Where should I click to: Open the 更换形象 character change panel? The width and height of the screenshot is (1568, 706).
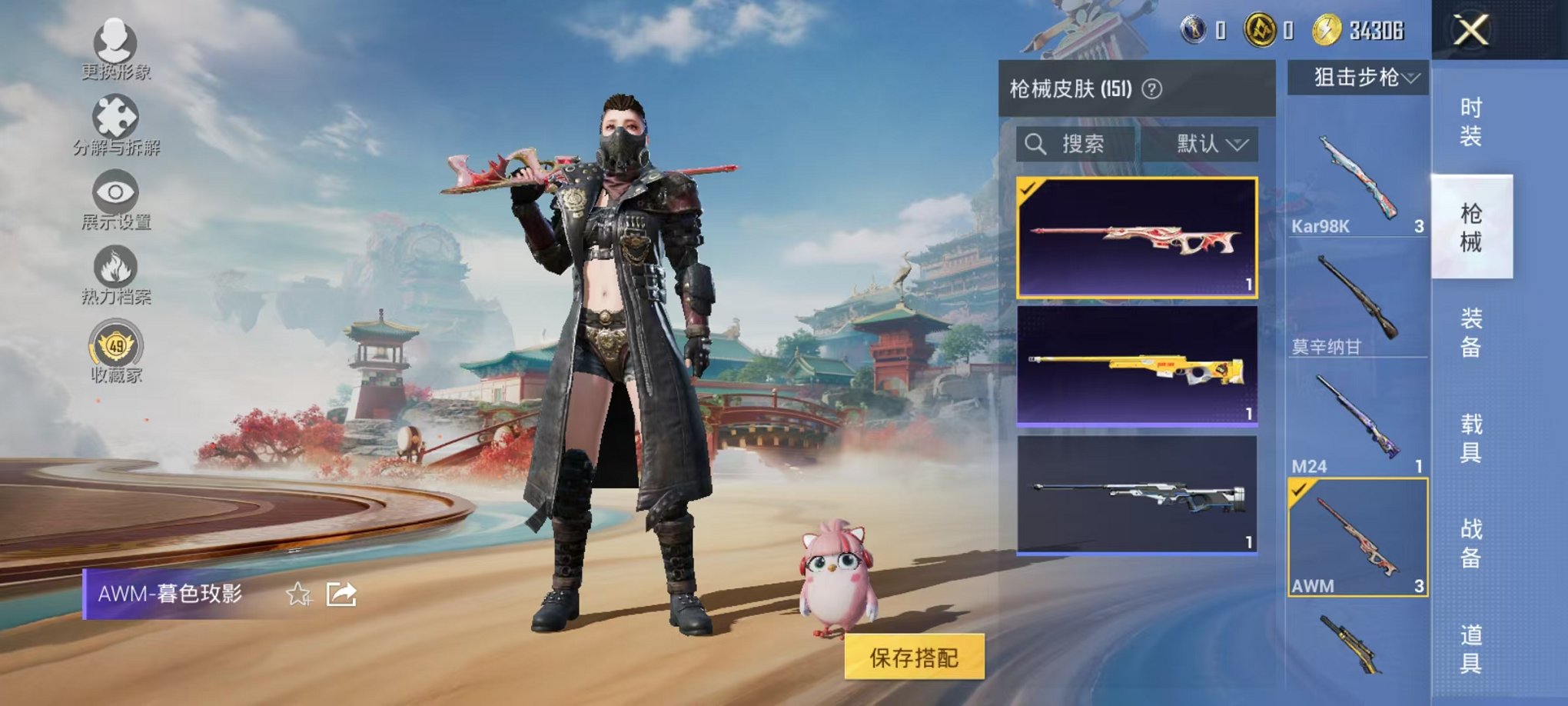tap(114, 50)
